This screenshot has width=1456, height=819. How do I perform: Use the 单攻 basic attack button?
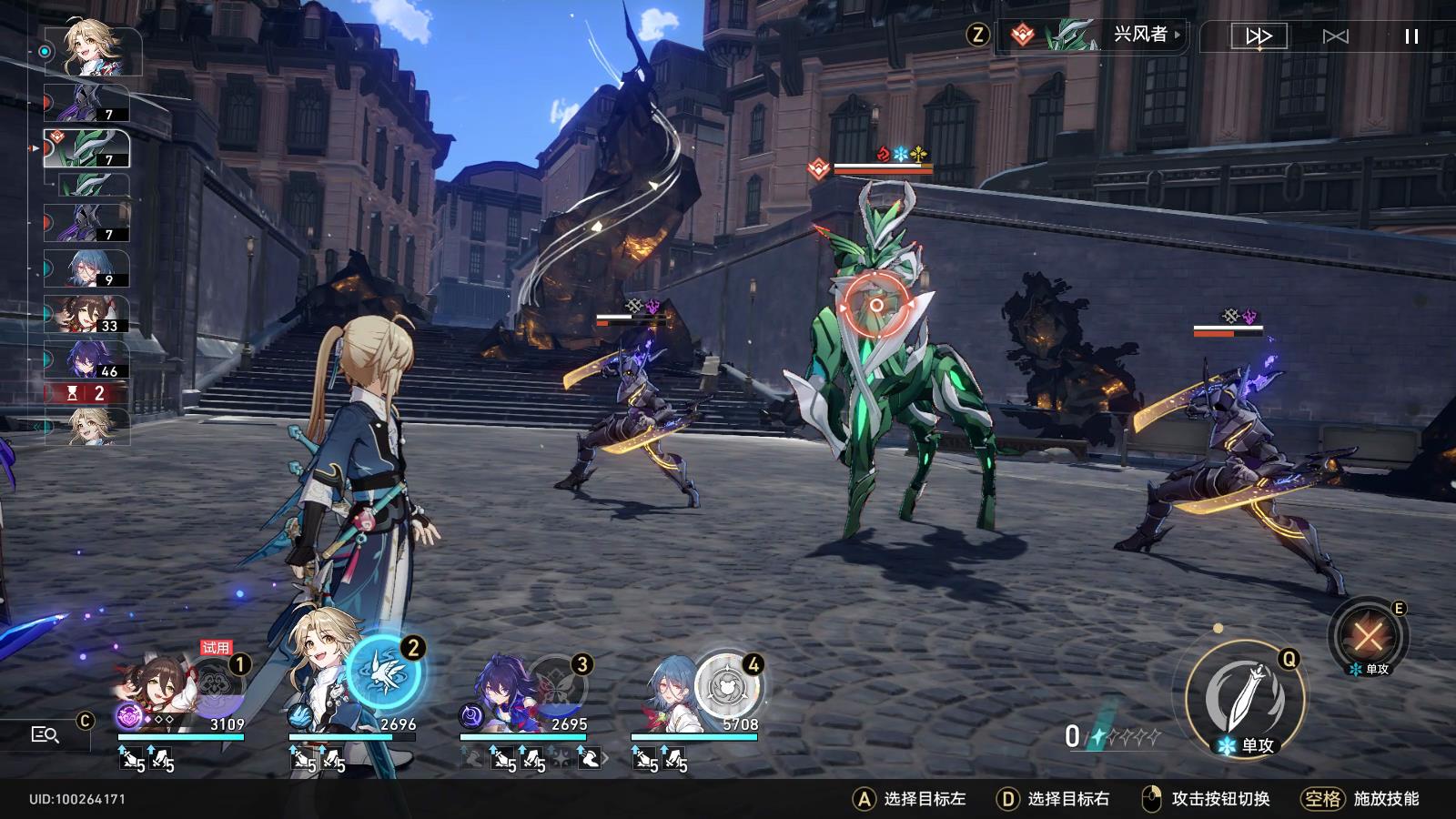coord(1245,699)
